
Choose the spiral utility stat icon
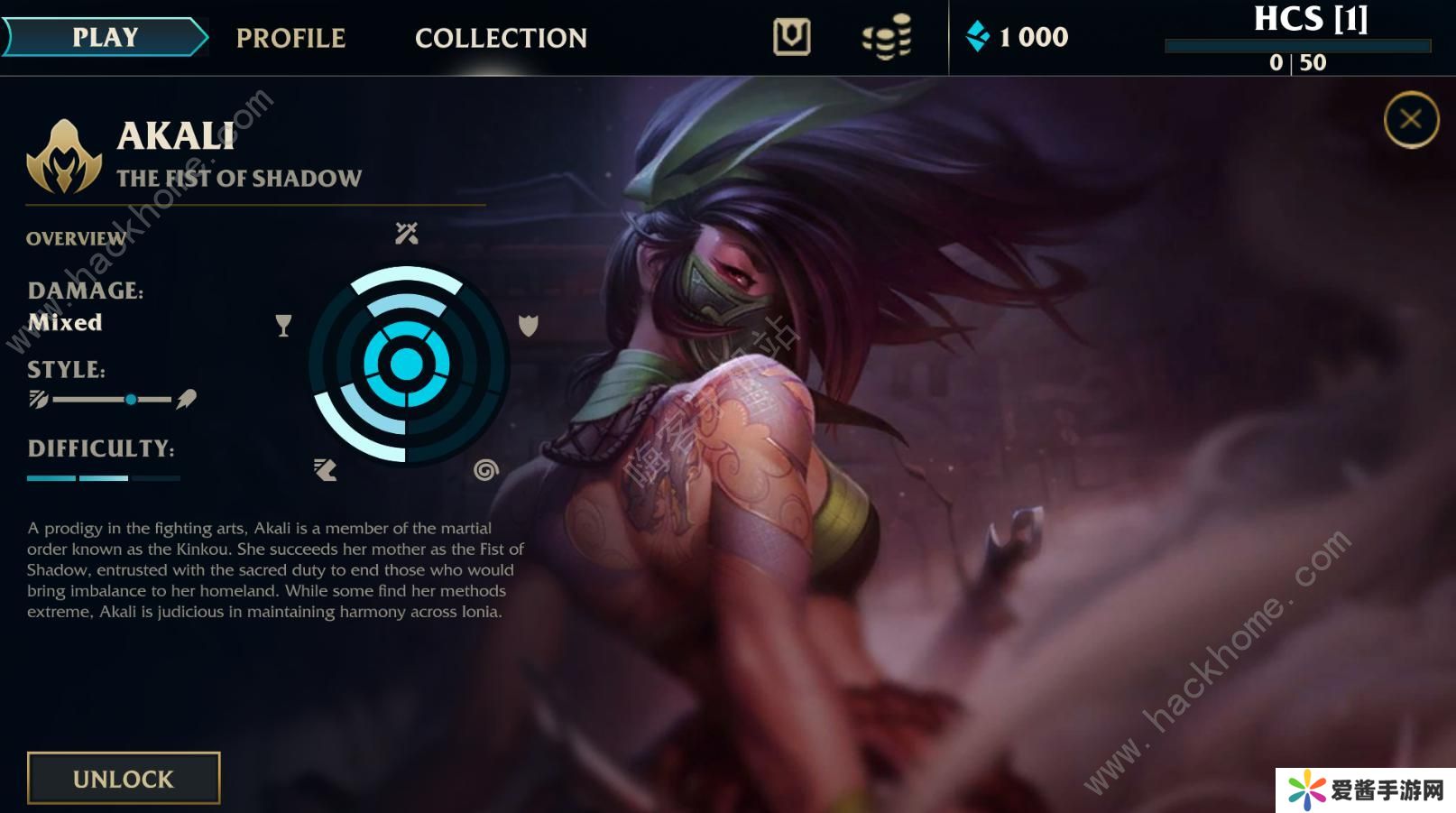point(485,470)
